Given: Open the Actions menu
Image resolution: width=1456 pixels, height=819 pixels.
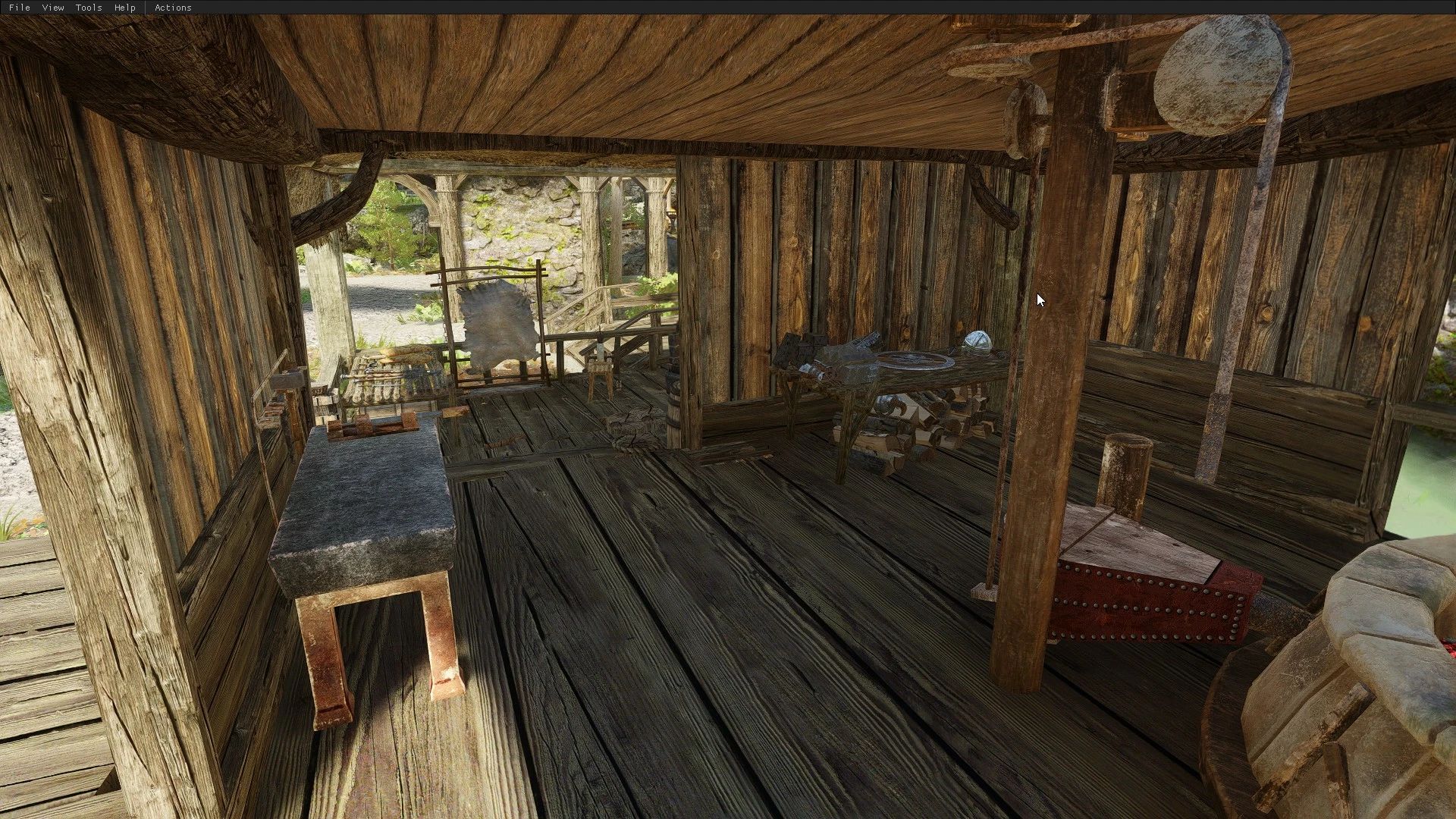Looking at the screenshot, I should (x=173, y=7).
